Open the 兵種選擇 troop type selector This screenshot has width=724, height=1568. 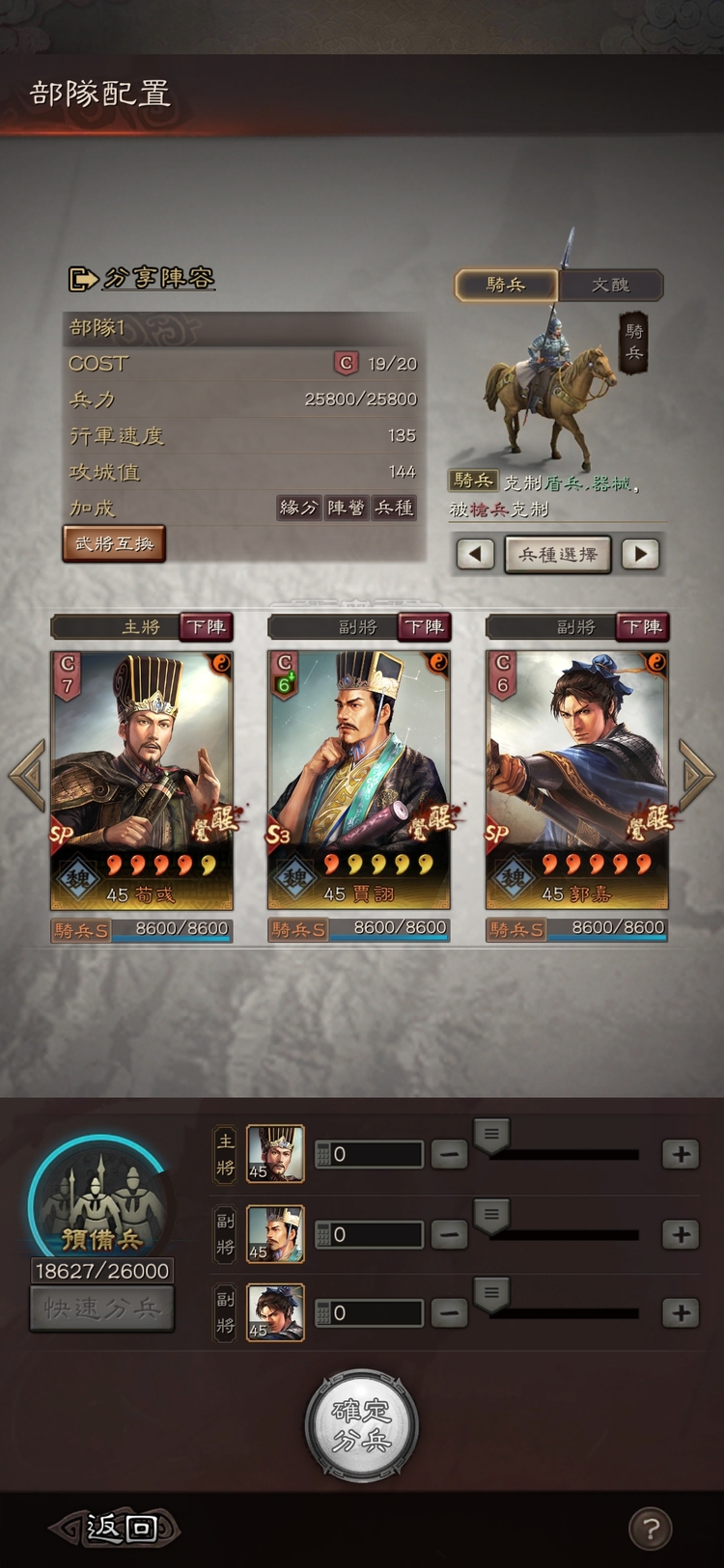(x=558, y=555)
